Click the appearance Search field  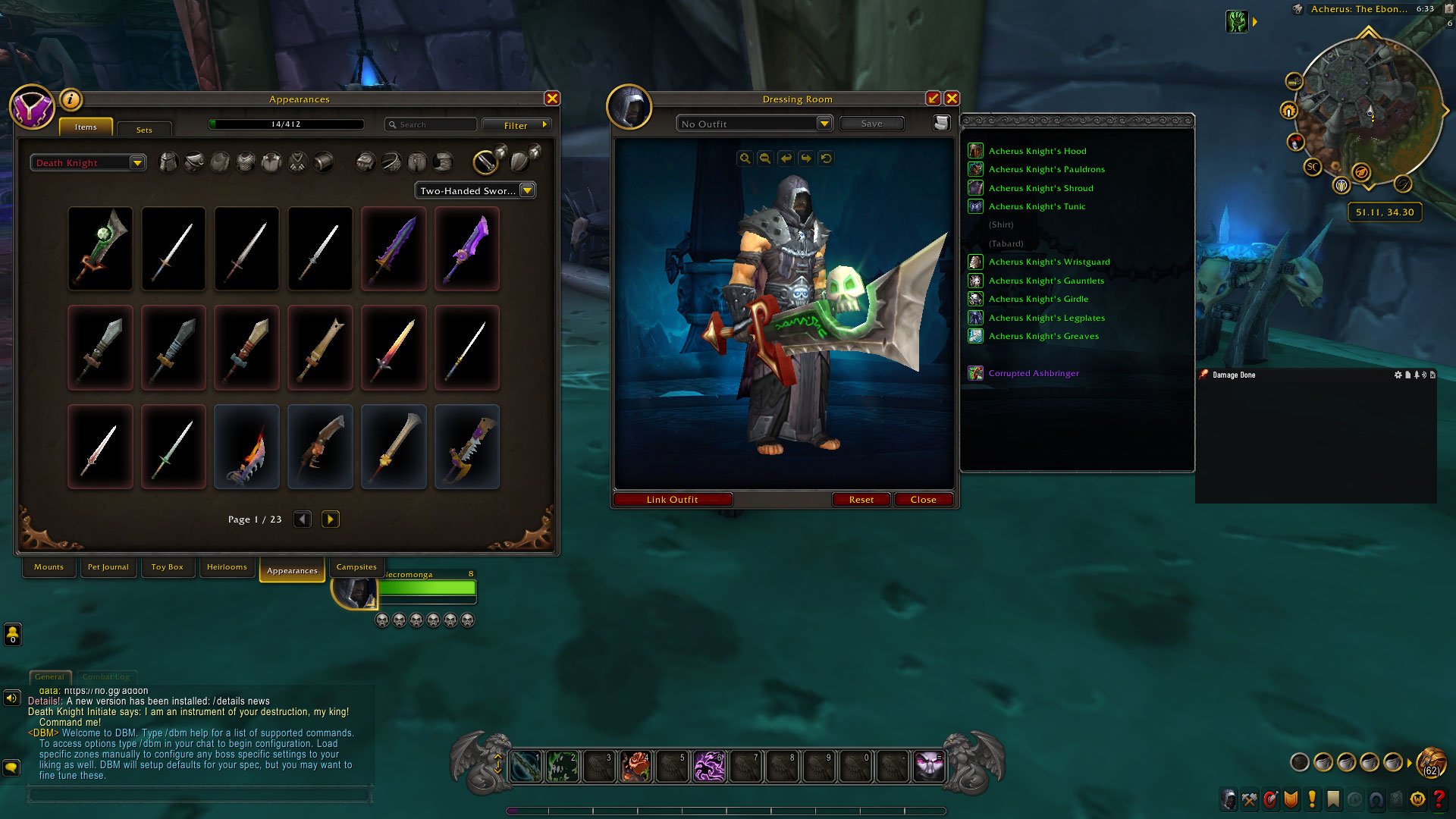coord(431,124)
